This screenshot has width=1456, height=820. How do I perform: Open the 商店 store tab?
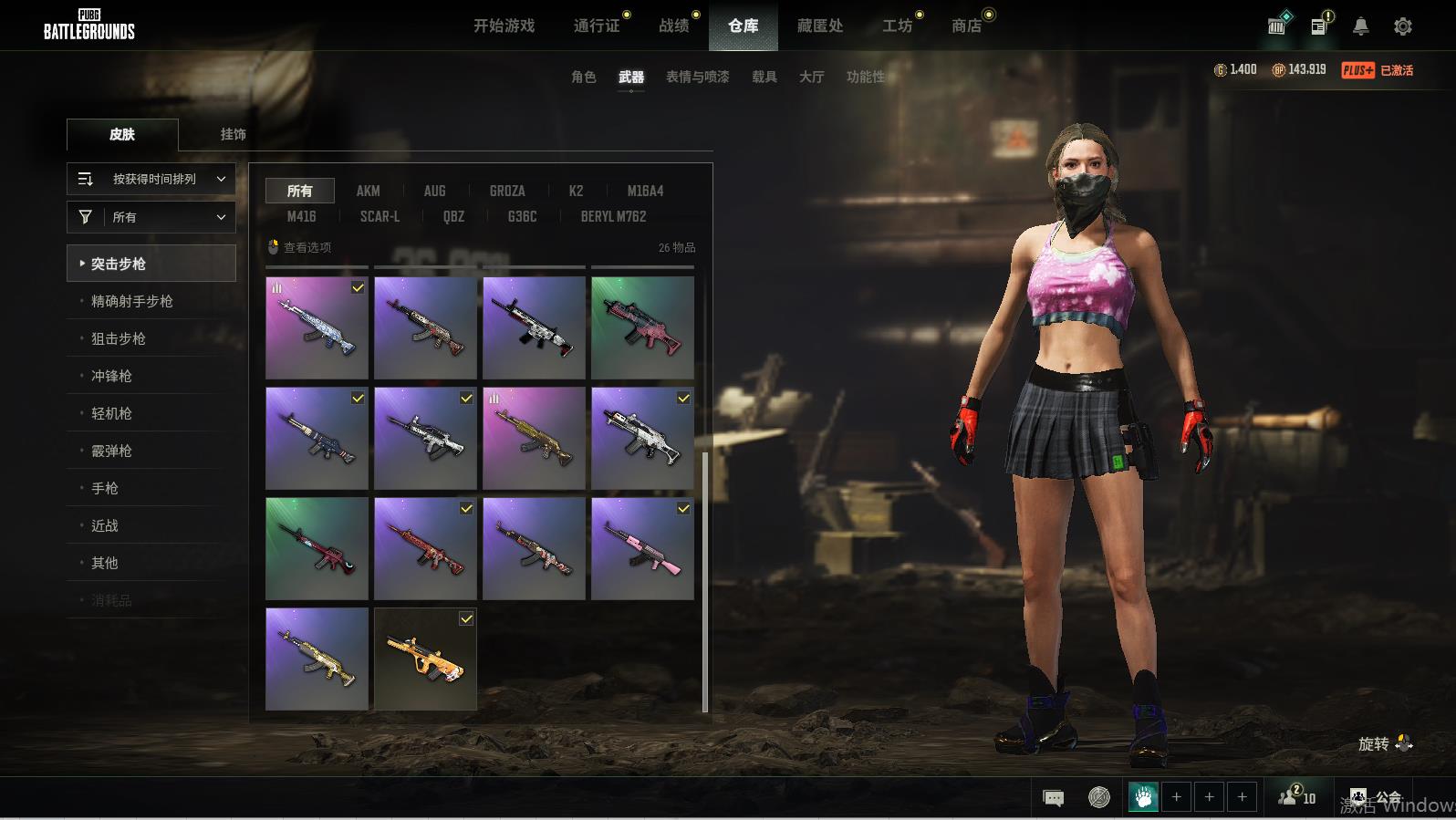point(966,26)
